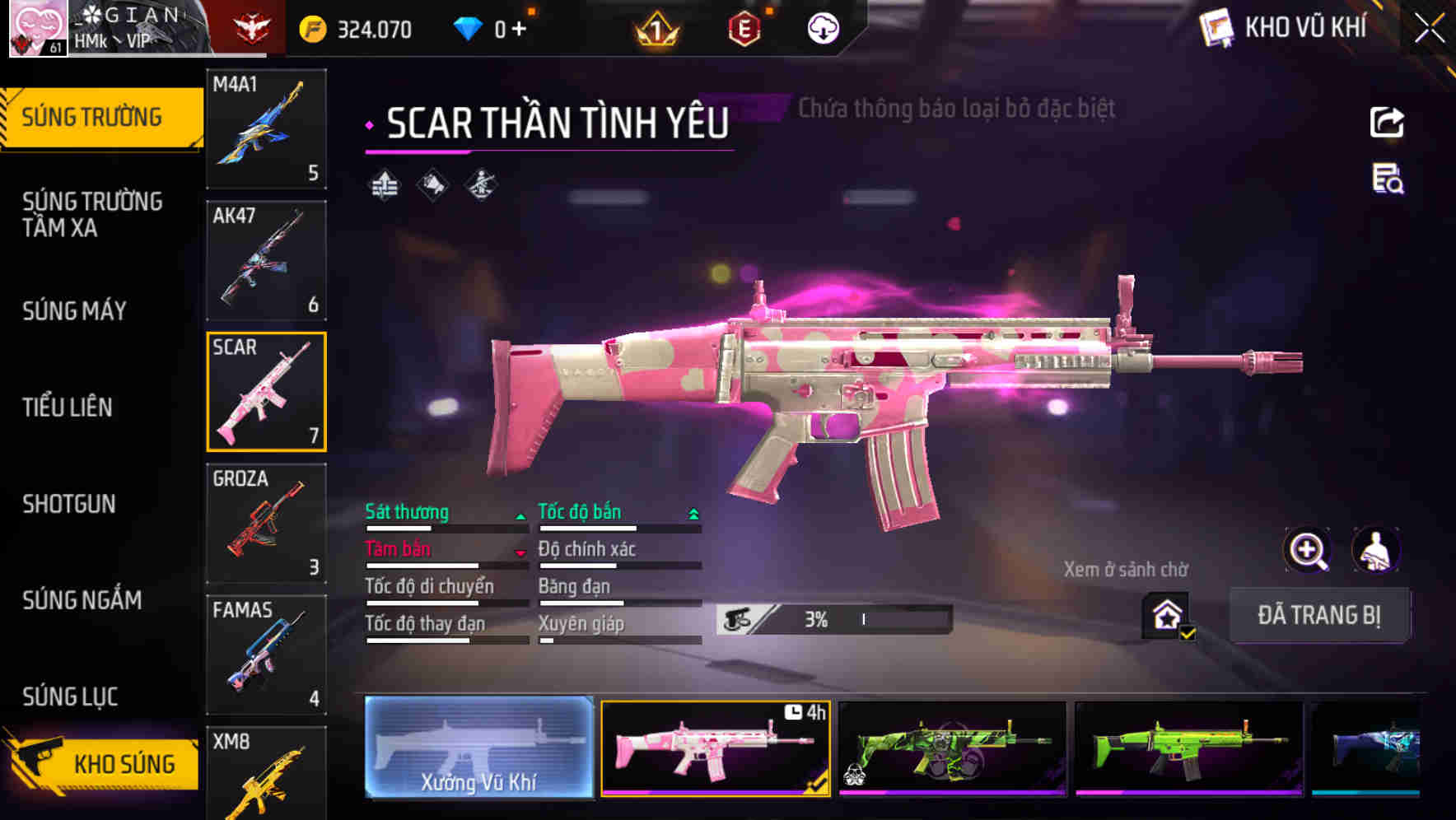Click the megaphone announcement icon under the weapon name
The width and height of the screenshot is (1456, 820).
(432, 183)
